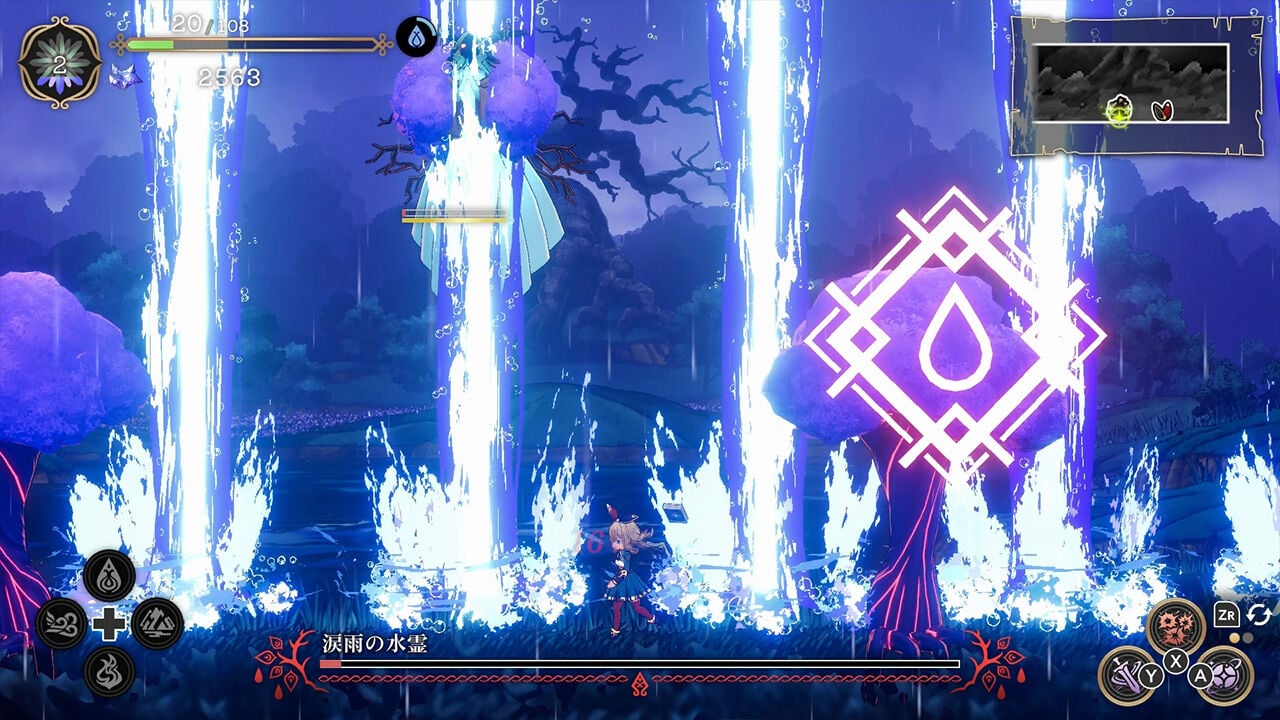The image size is (1280, 720).
Task: Select the fire element icon
Action: (x=107, y=668)
